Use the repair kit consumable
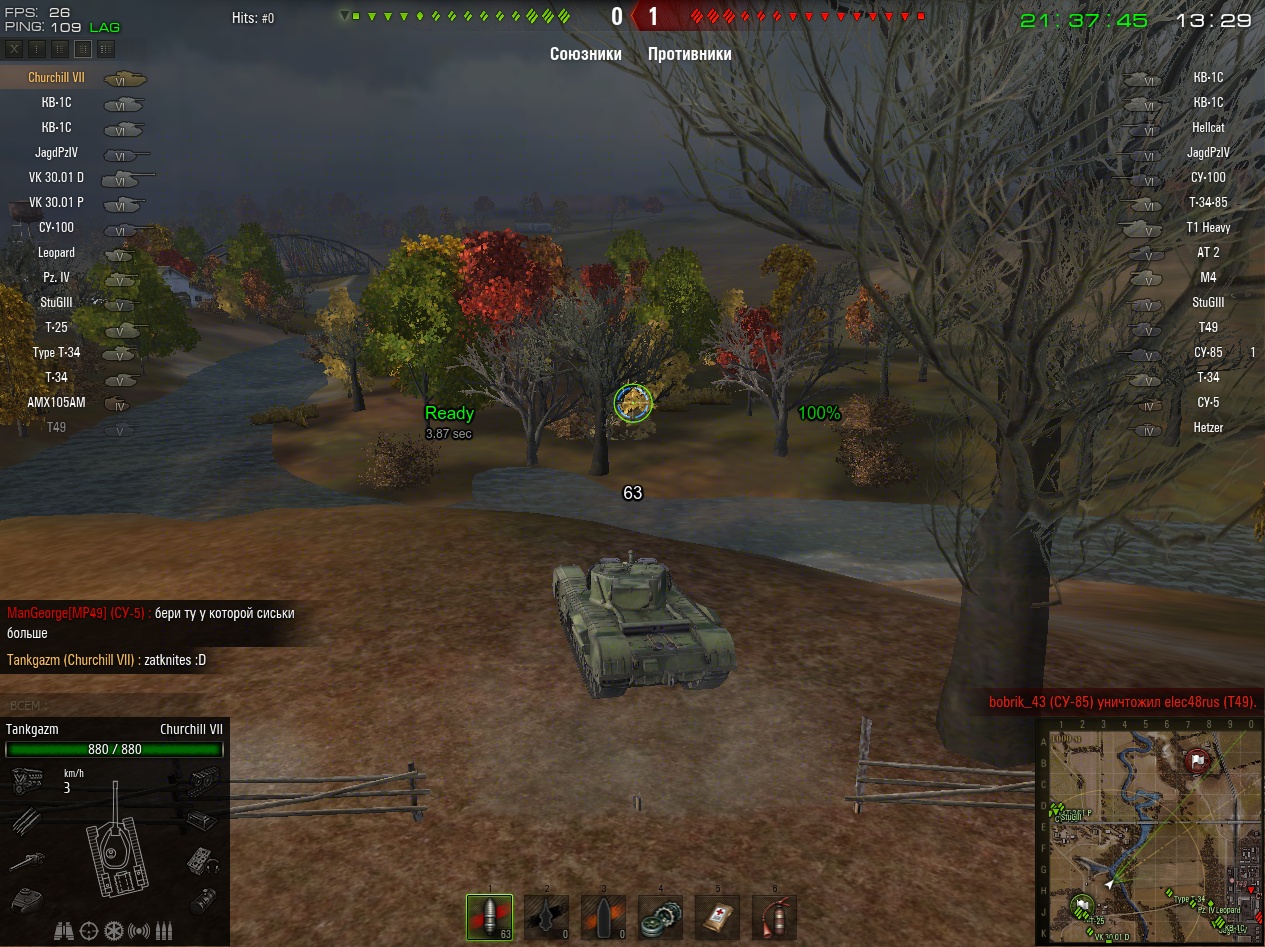This screenshot has width=1265, height=947. coord(660,917)
